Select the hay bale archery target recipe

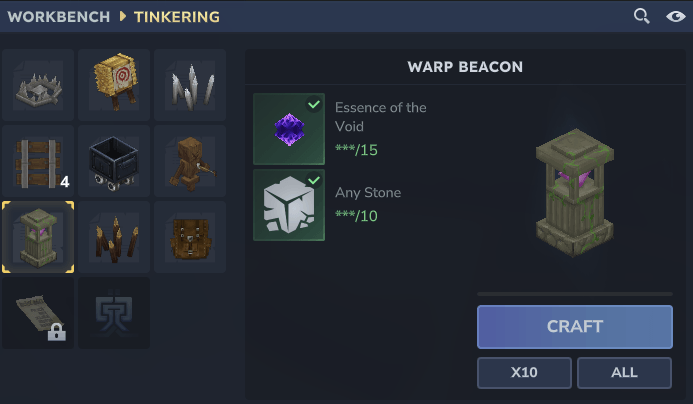click(x=114, y=85)
